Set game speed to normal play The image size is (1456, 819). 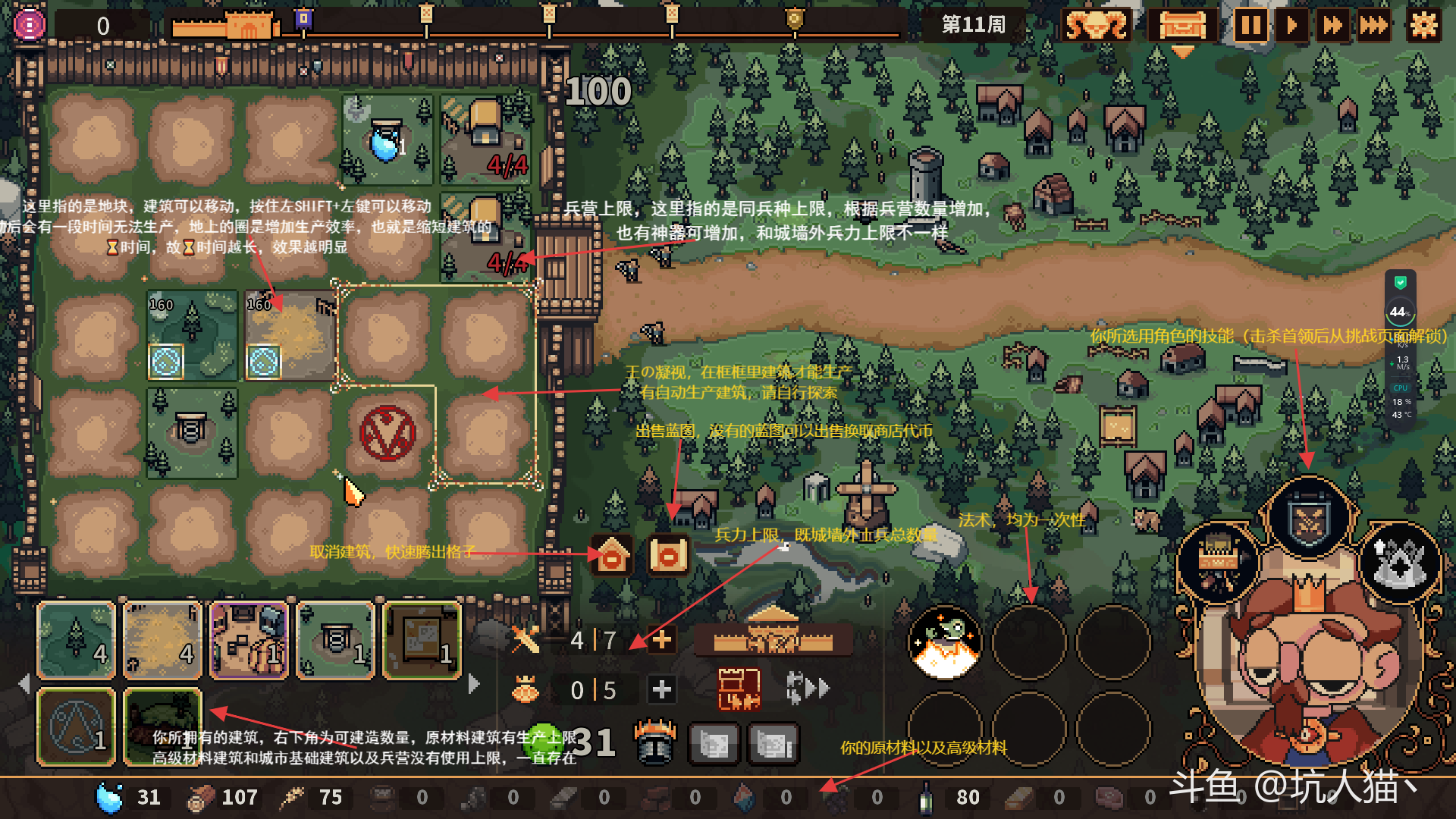[x=1291, y=26]
